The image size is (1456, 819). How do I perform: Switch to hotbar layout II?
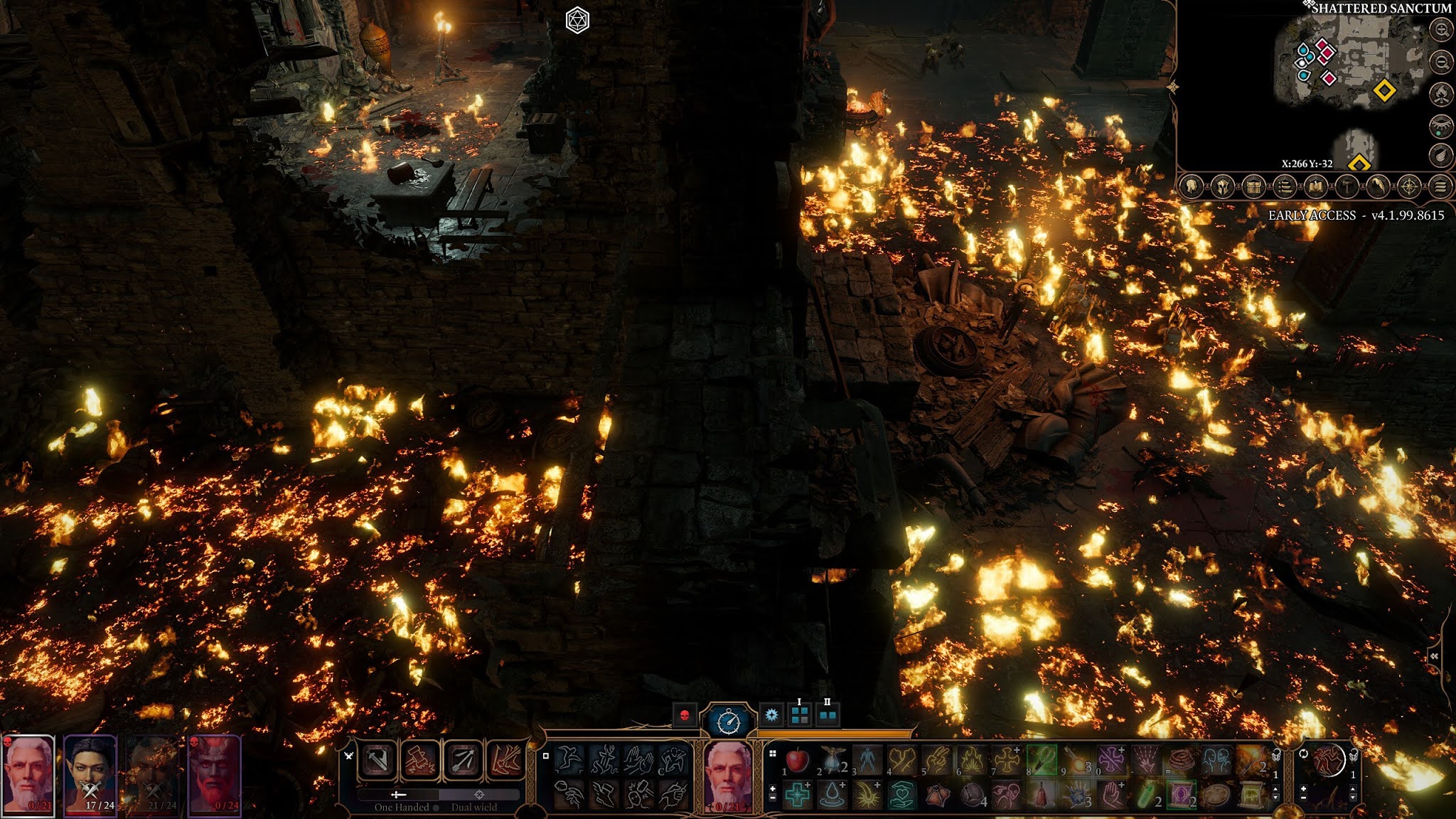(827, 714)
